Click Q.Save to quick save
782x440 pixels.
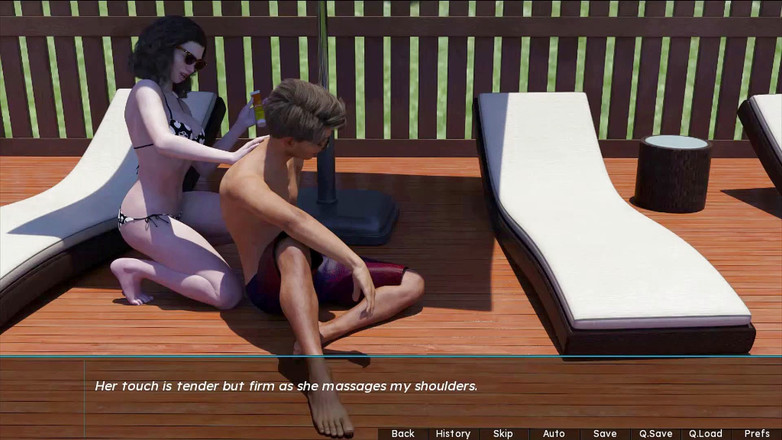tap(656, 433)
